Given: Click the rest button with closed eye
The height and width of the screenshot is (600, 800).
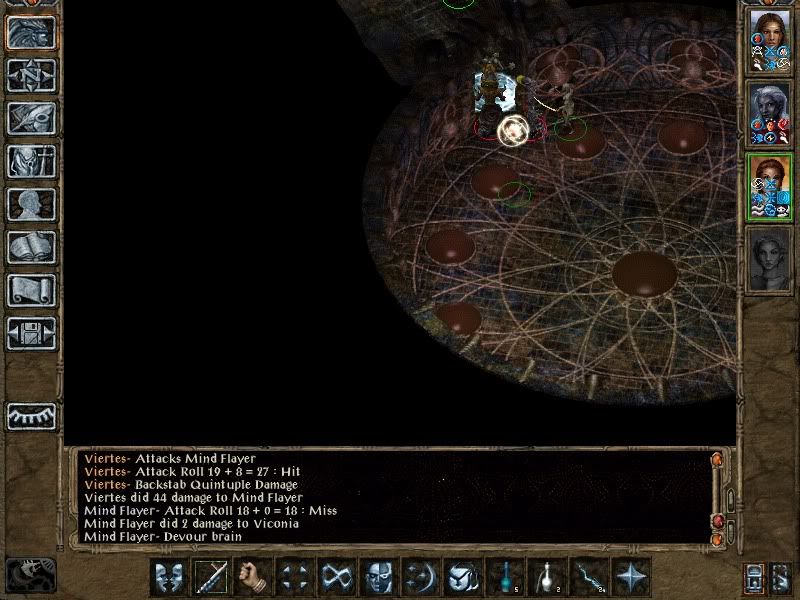Looking at the screenshot, I should [x=31, y=417].
